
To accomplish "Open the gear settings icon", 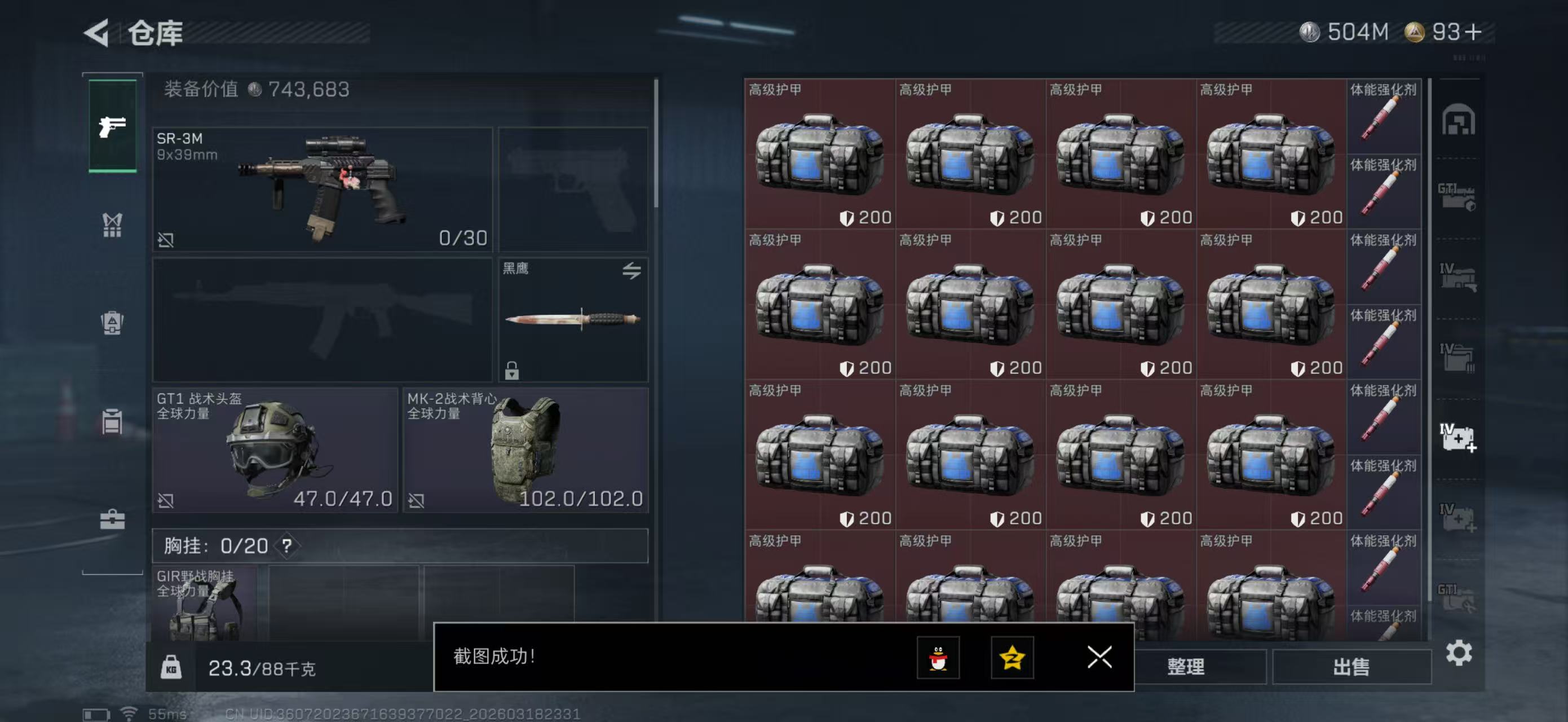I will coord(1459,653).
